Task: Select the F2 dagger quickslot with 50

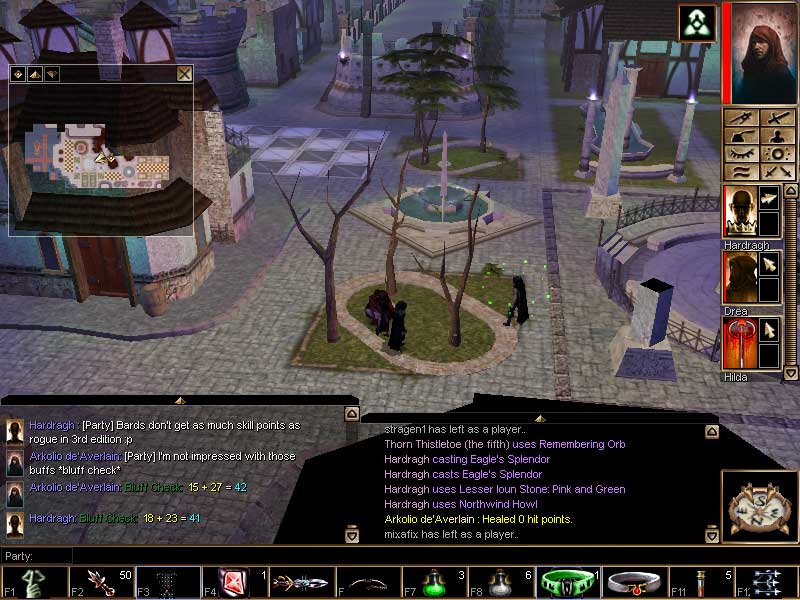Action: click(x=100, y=581)
